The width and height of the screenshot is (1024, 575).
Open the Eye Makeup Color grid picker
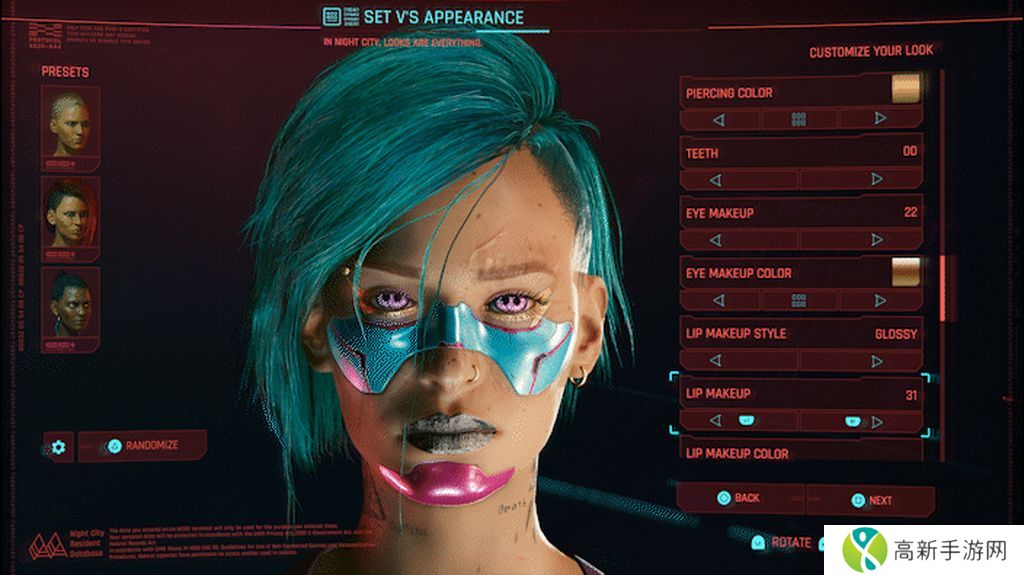pos(798,300)
